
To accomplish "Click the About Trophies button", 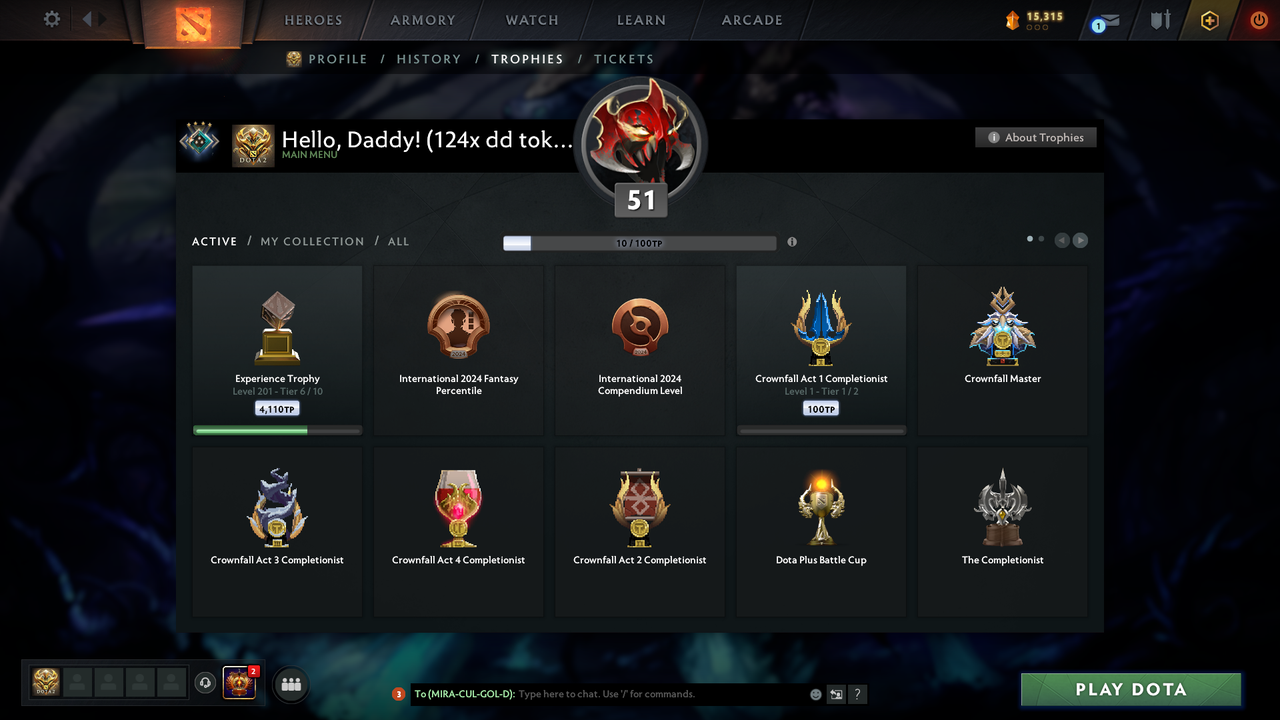I will 1035,137.
